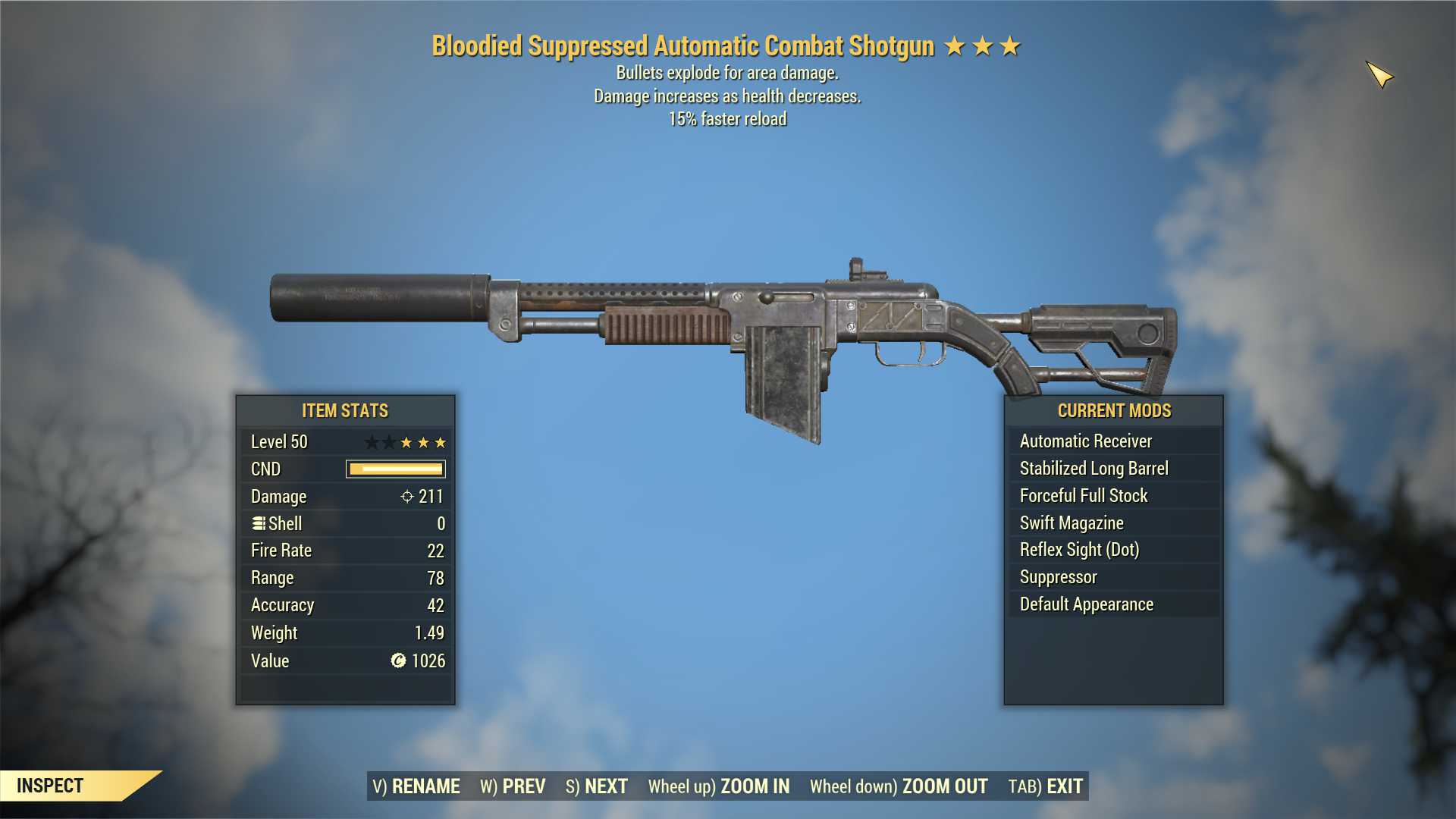Zoom in on the weapon model
The height and width of the screenshot is (819, 1456).
(719, 786)
